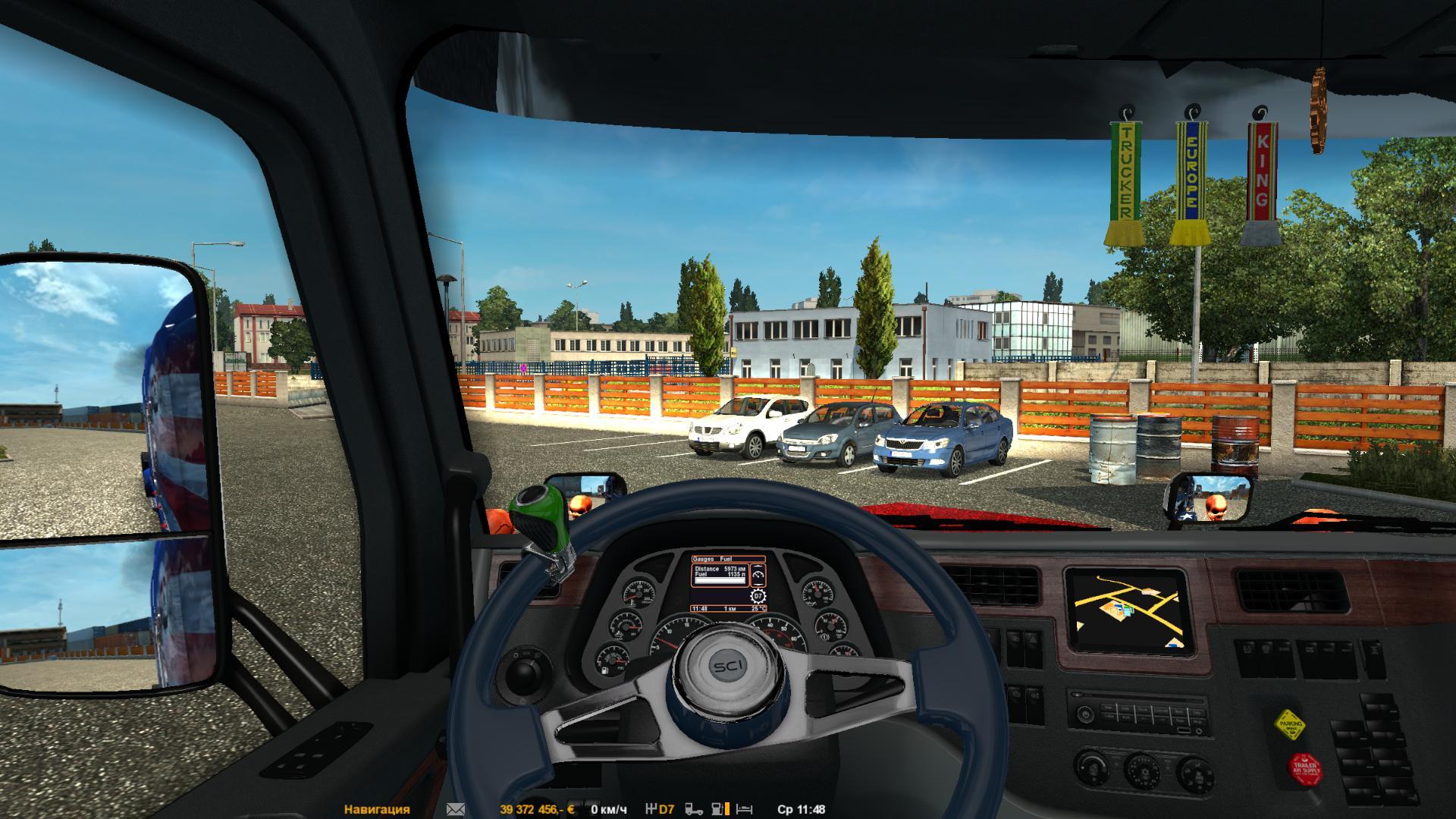Click the truck damage status icon
The height and width of the screenshot is (819, 1456).
[x=693, y=809]
